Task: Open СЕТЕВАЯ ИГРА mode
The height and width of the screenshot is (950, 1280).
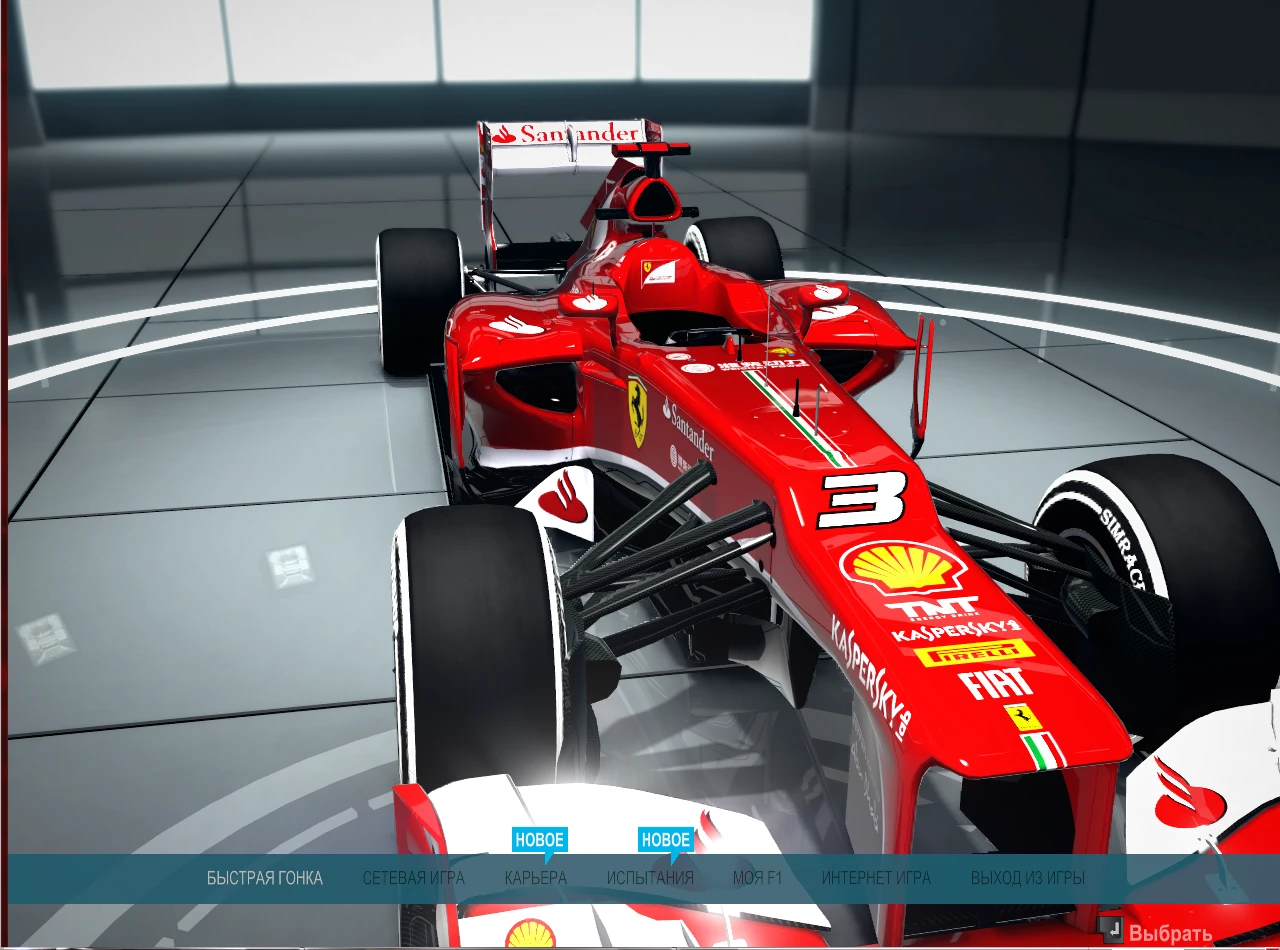Action: click(415, 877)
